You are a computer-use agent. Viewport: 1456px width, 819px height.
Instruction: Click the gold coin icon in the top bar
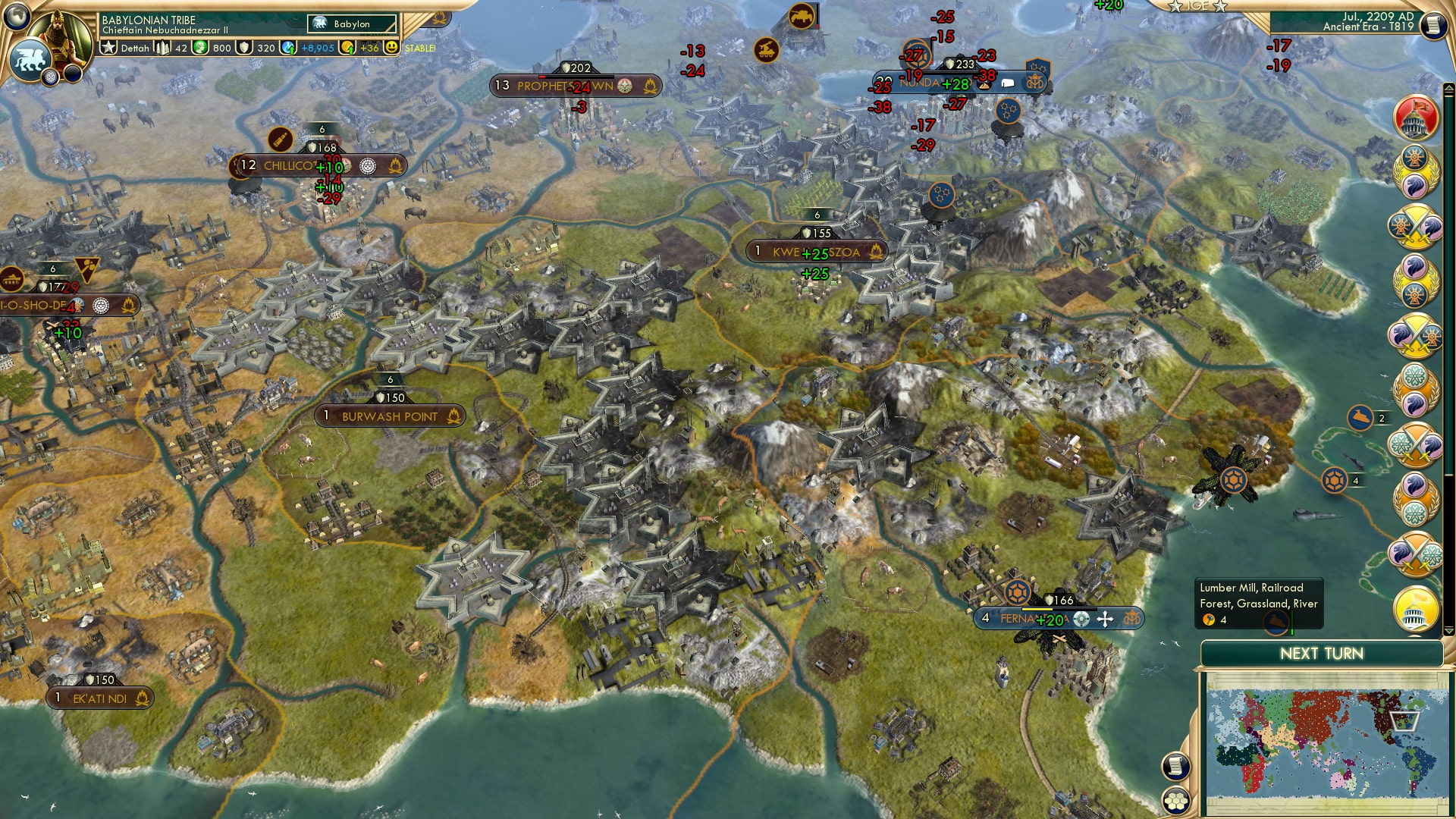pos(347,47)
